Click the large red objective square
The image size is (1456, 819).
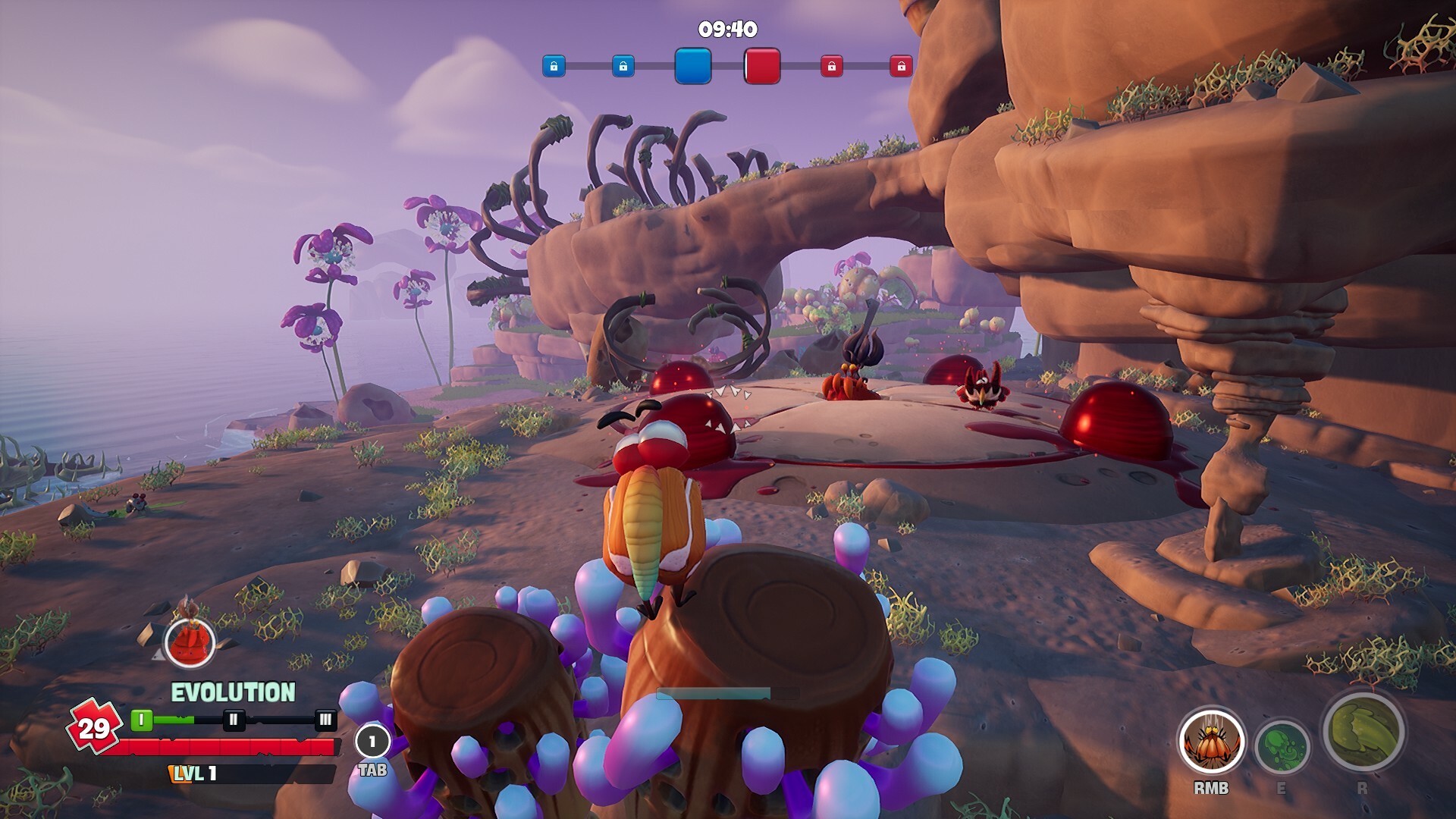tap(762, 66)
